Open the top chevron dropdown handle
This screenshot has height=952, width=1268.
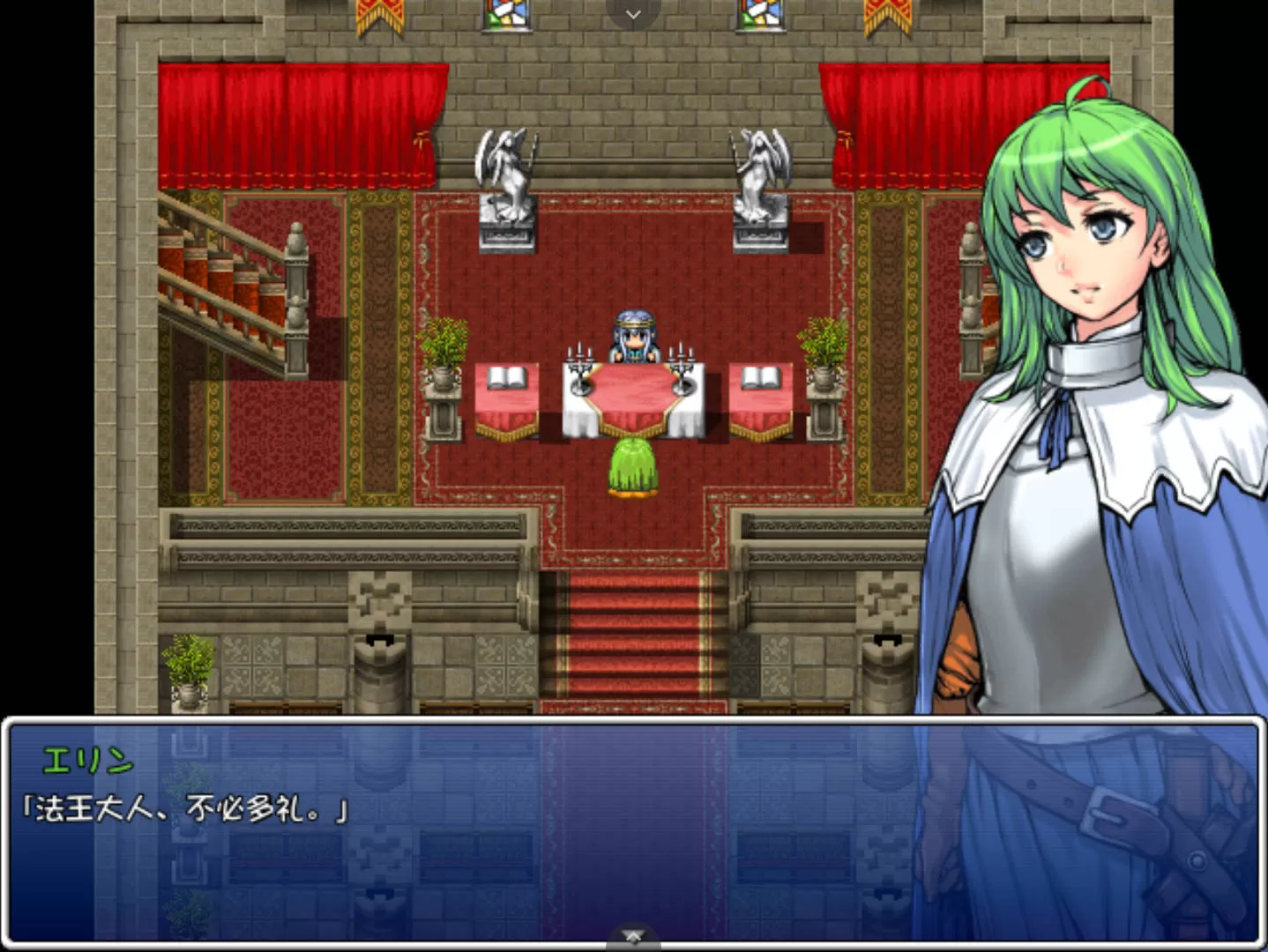[x=633, y=14]
